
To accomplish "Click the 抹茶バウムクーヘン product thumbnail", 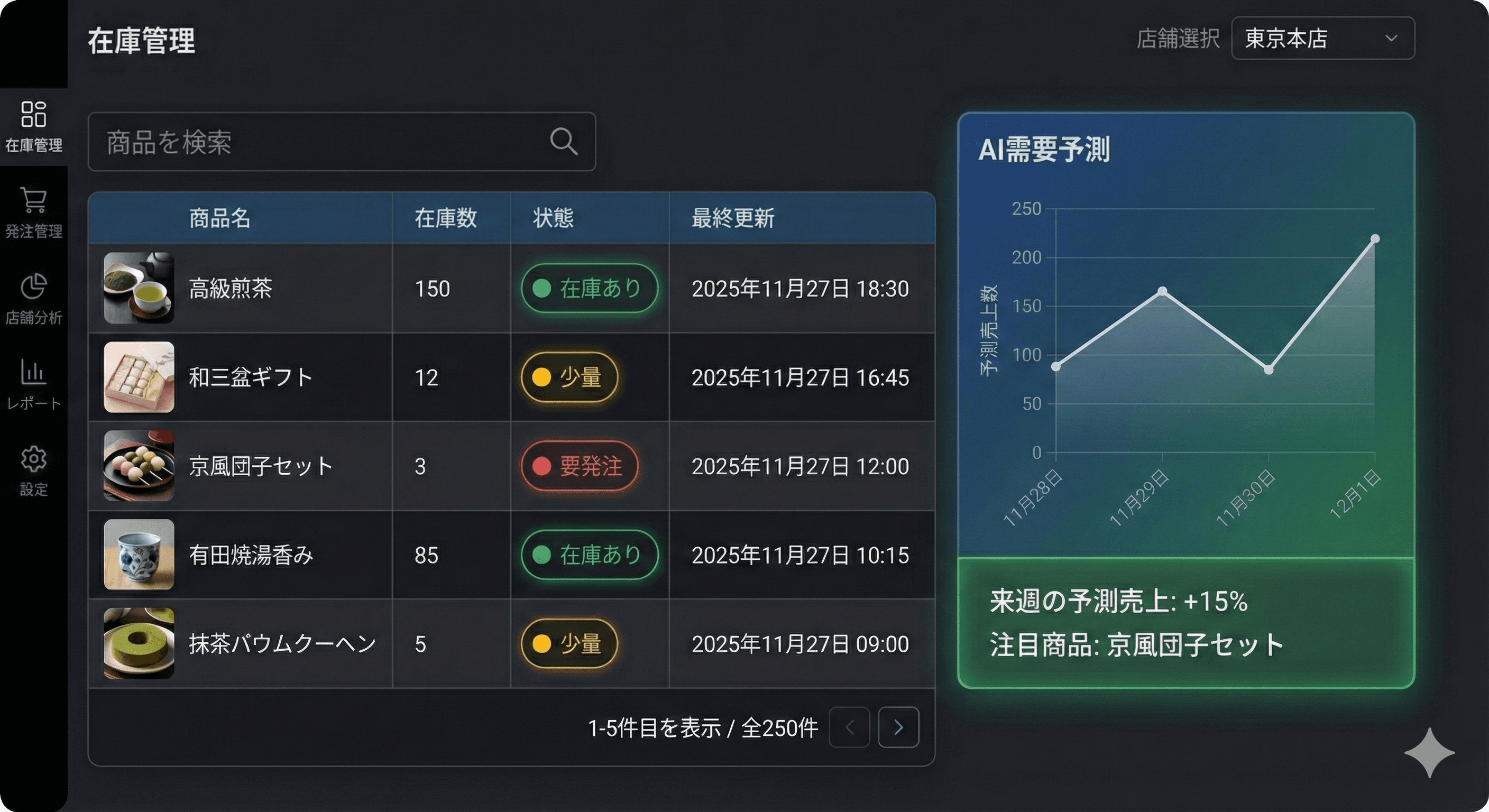I will point(138,644).
